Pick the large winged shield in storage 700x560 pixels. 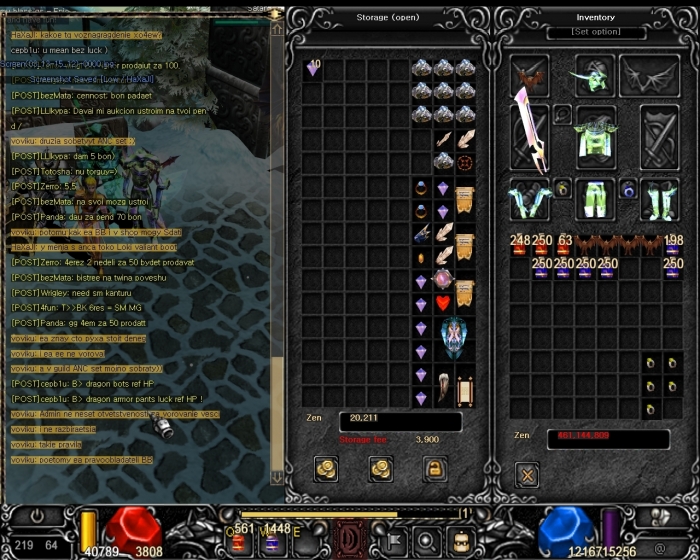click(454, 339)
